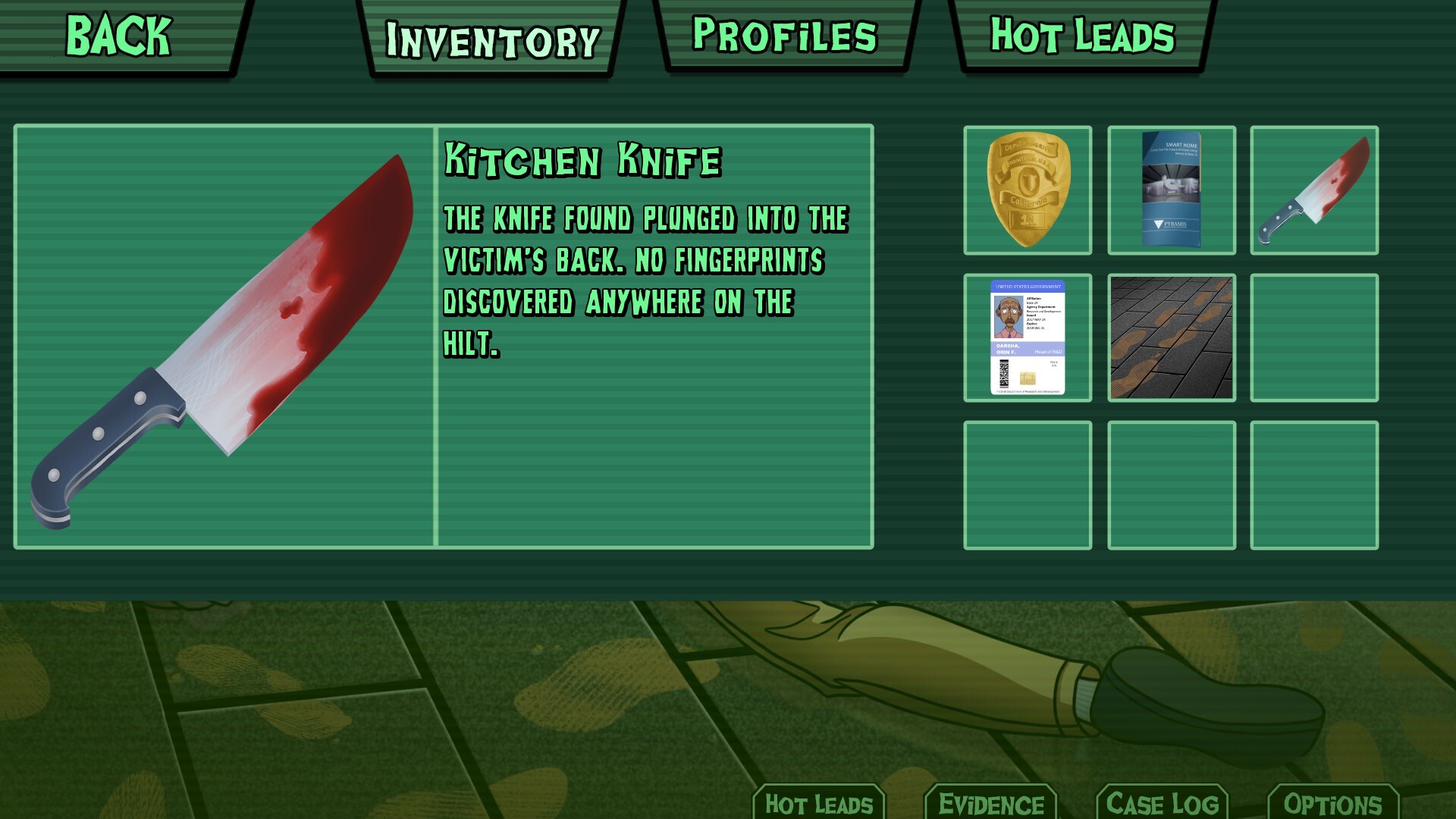The width and height of the screenshot is (1456, 819).
Task: Open Options from the bottom toolbar
Action: 1335,802
